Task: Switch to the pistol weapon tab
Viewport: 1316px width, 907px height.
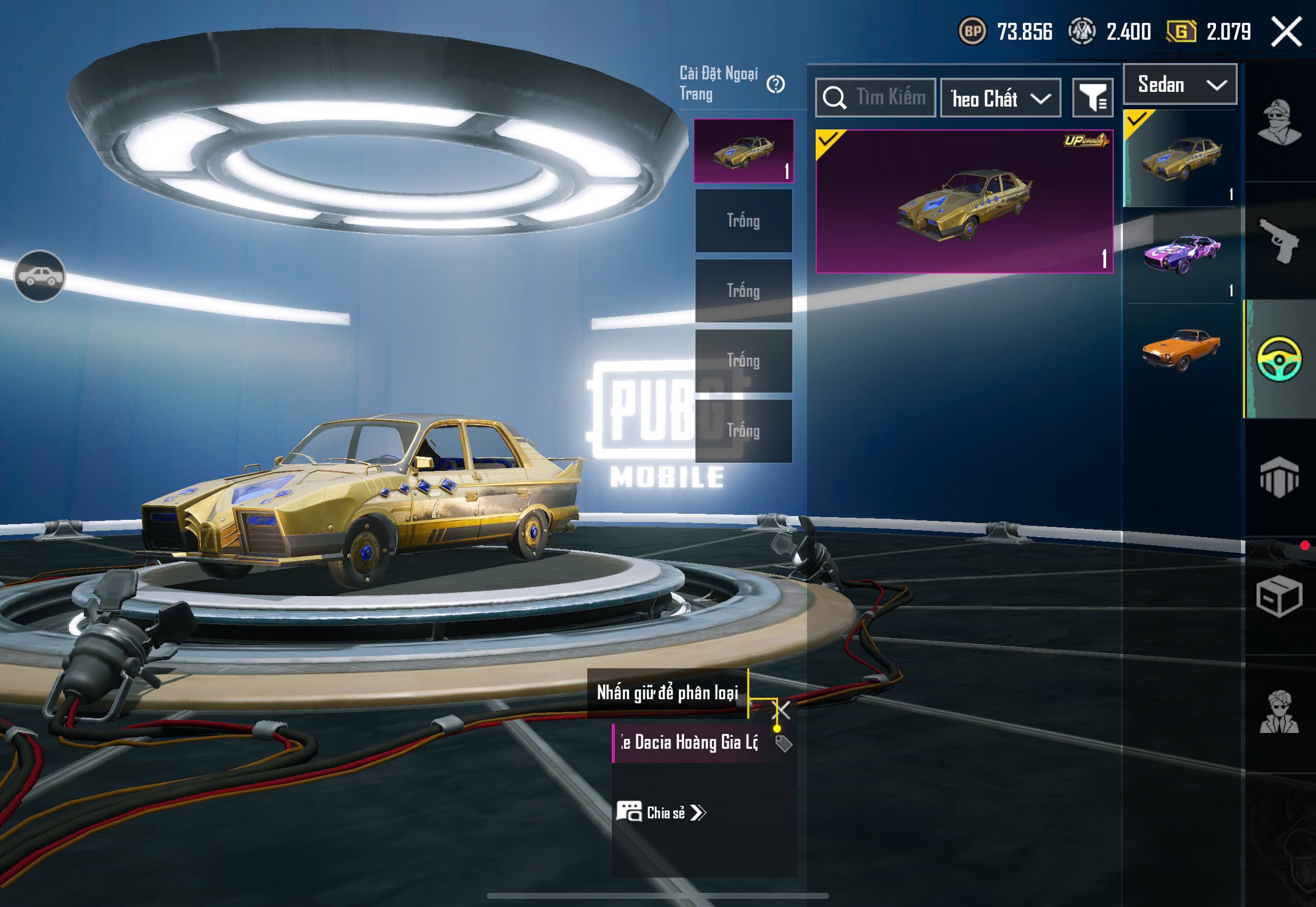Action: [x=1279, y=240]
